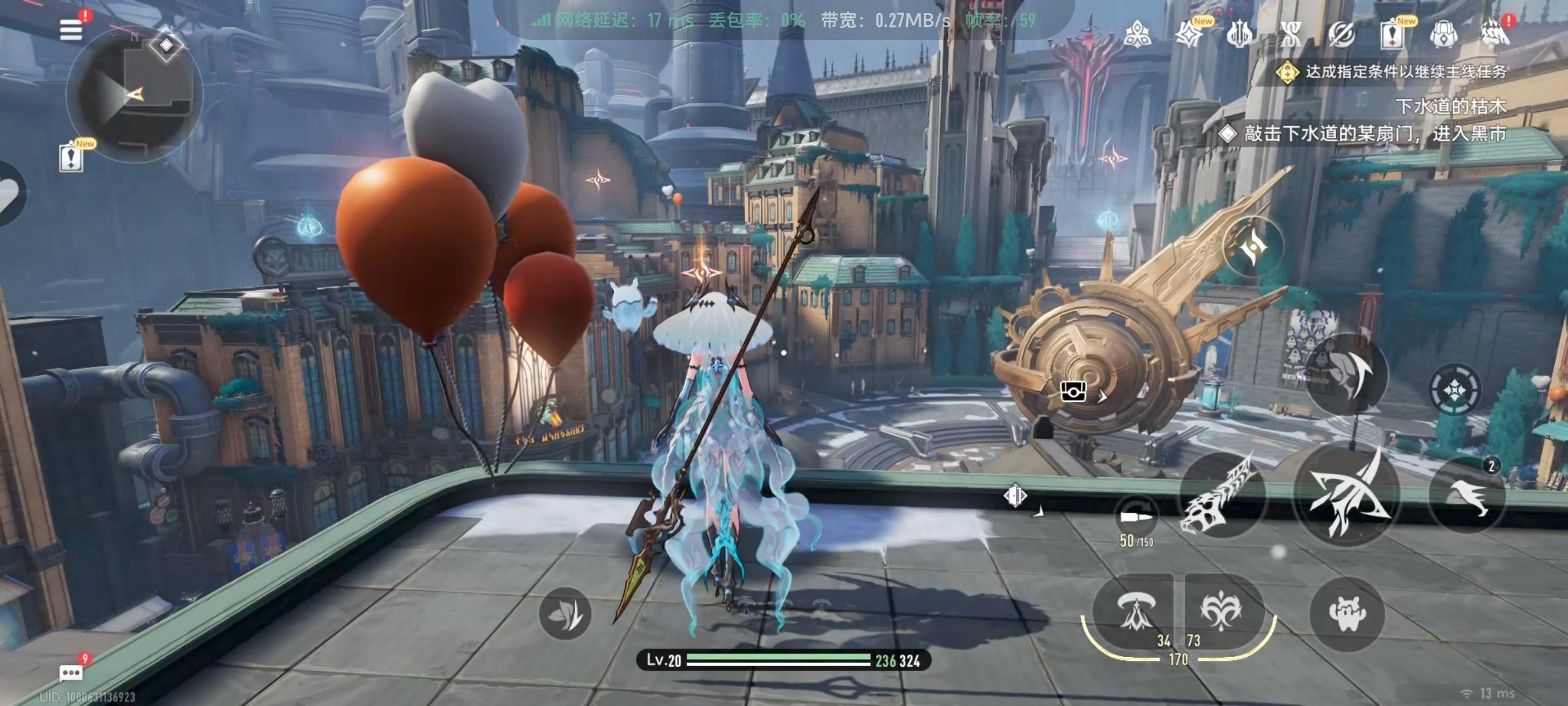Open the sword-and-wings emblem icon

(1239, 34)
